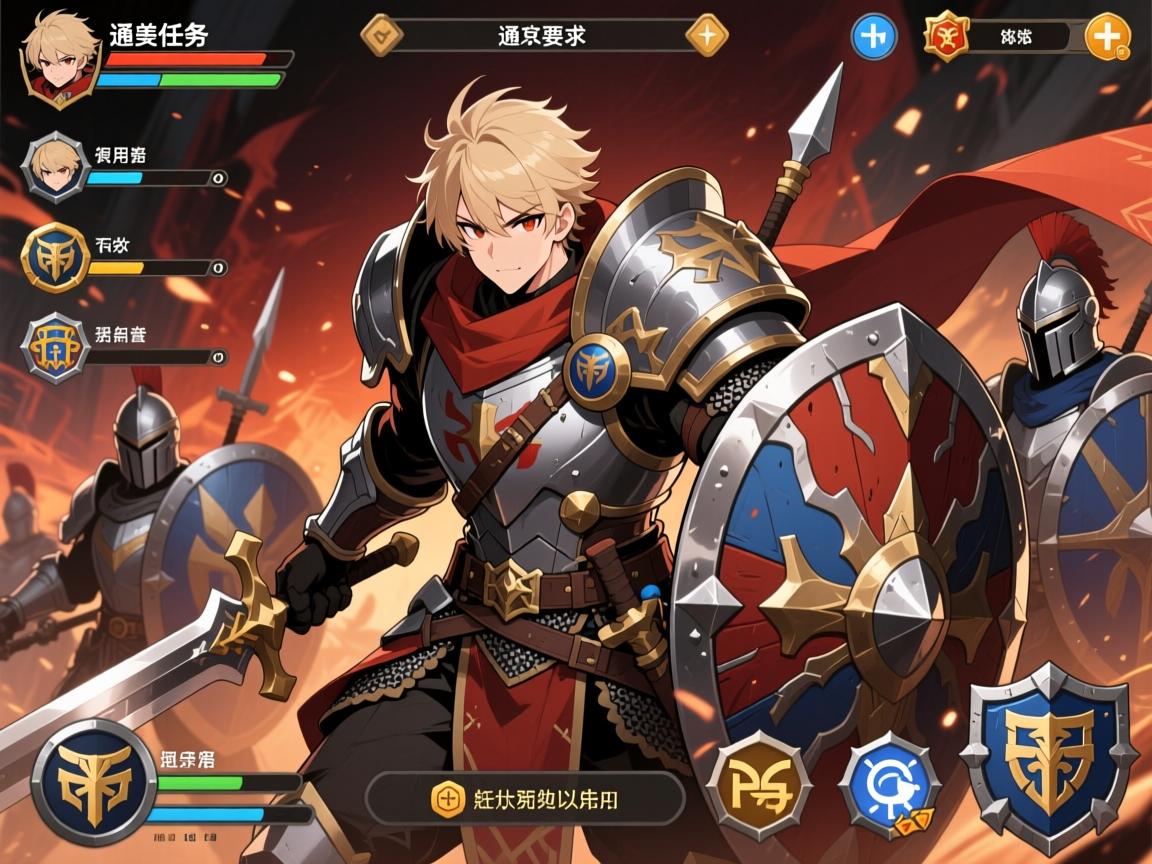Select the blonde party member in gray frame

point(56,168)
